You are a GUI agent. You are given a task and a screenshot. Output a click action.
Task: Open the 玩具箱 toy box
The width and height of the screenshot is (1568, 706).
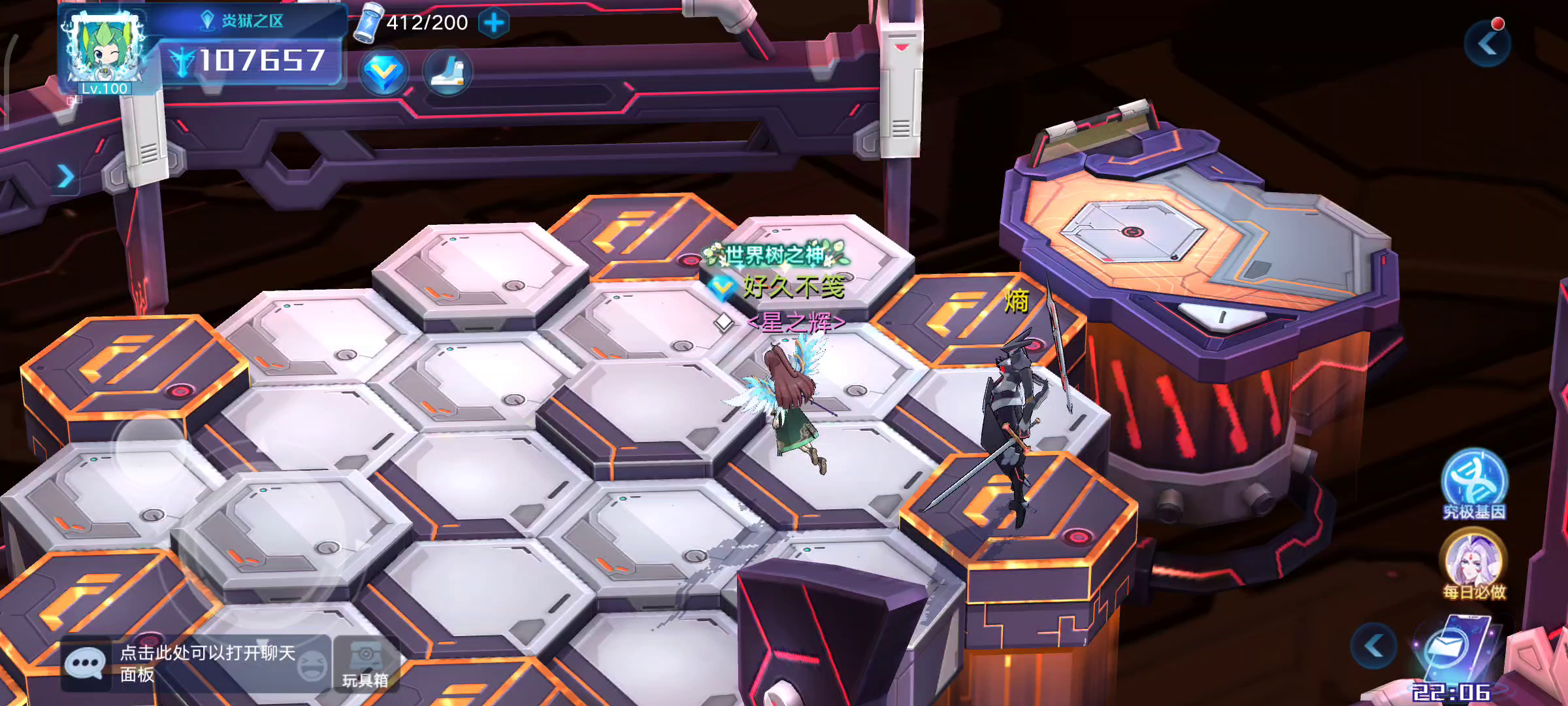[366, 664]
